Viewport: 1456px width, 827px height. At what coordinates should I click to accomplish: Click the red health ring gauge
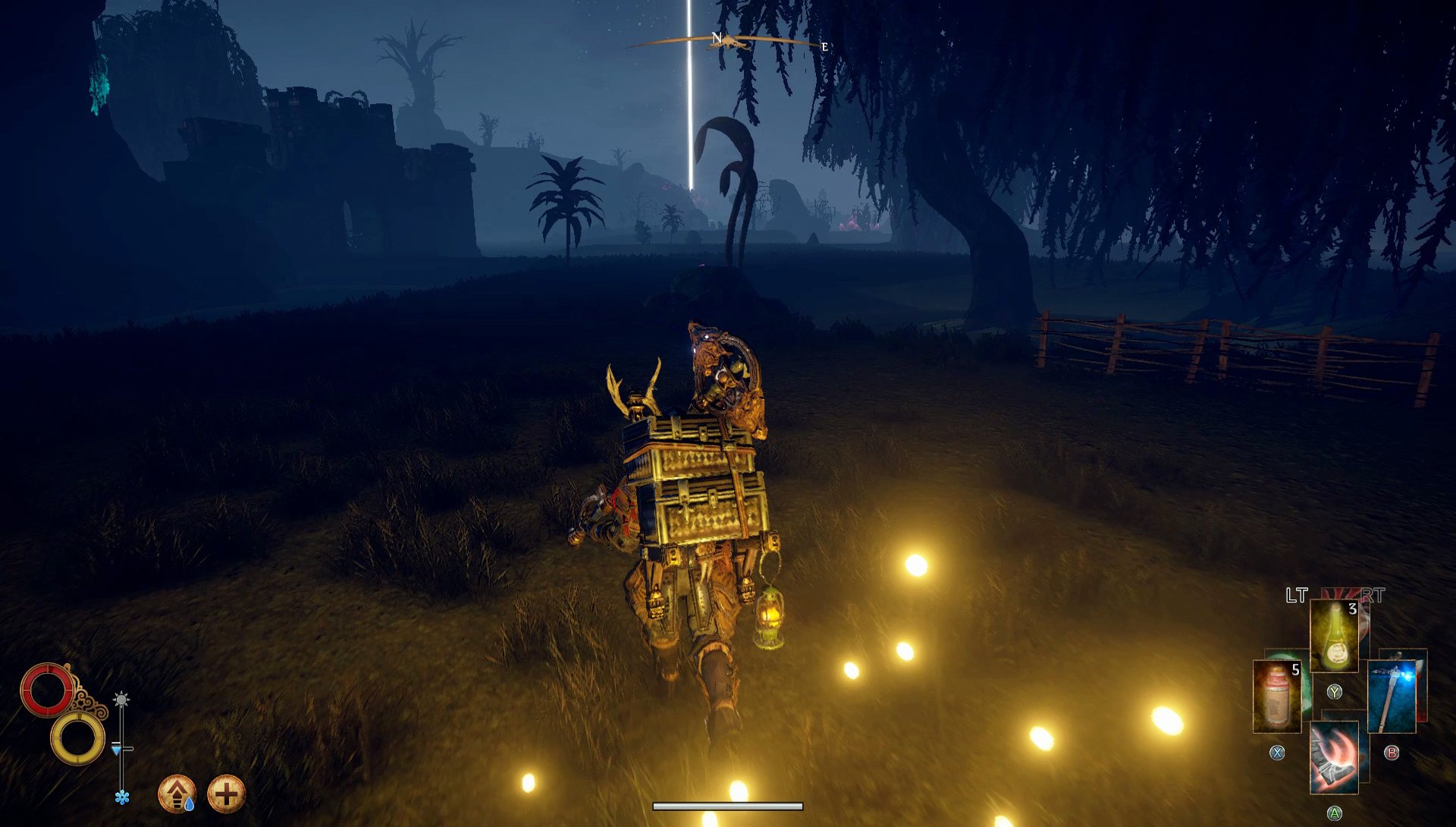point(49,688)
